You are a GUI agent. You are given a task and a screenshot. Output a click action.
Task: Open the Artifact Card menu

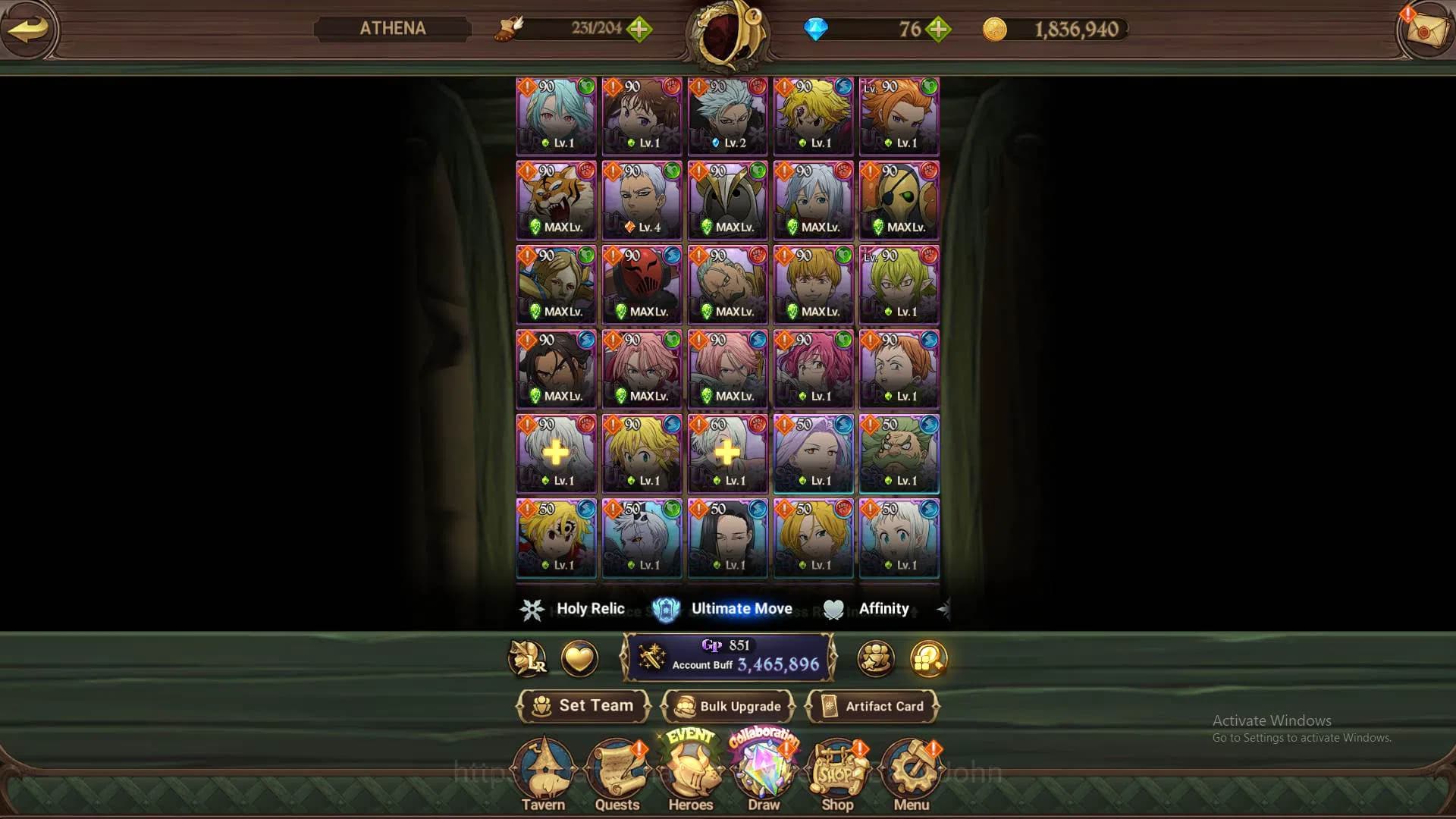coord(873,706)
